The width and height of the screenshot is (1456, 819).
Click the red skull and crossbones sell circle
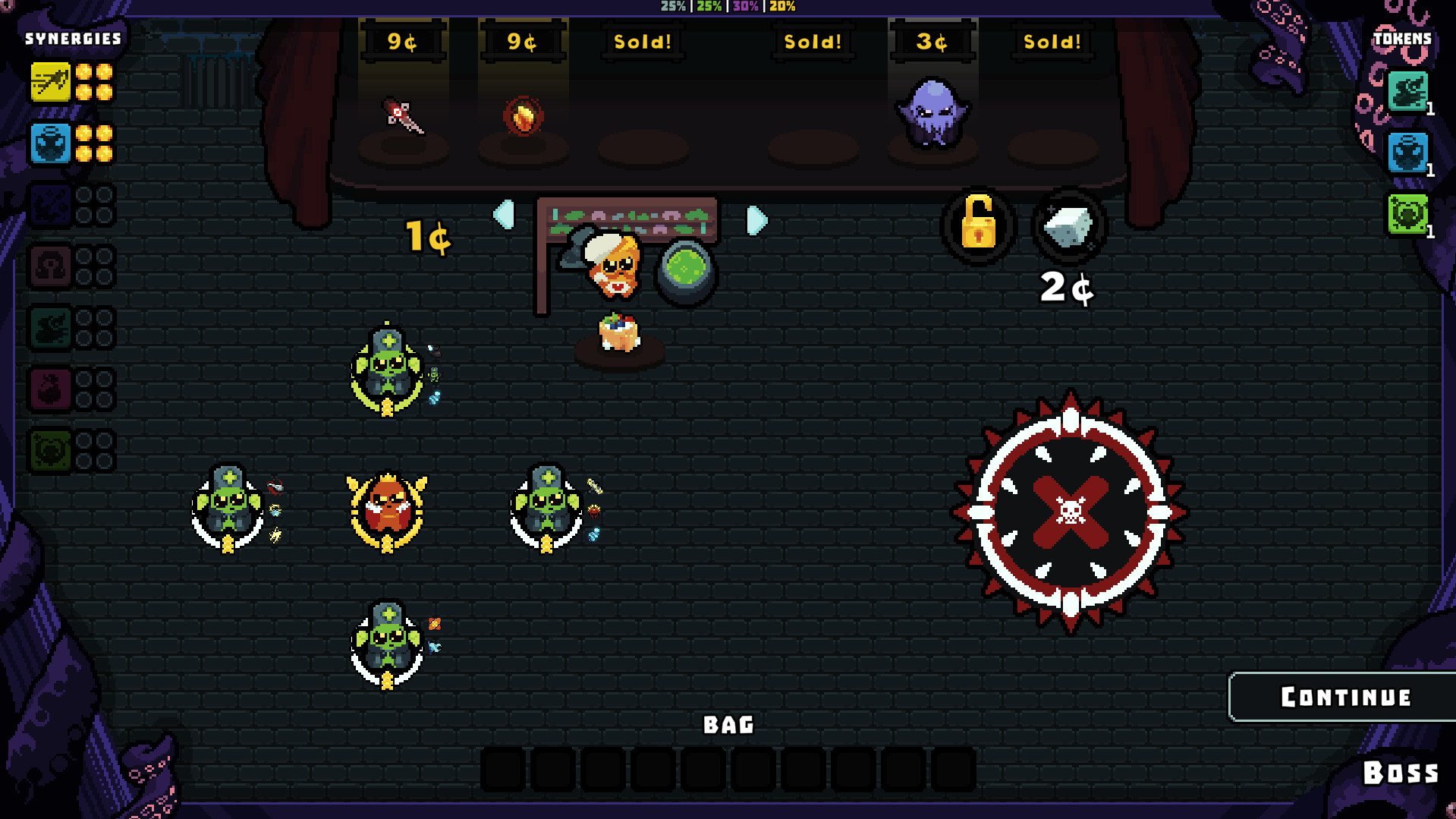point(1070,512)
